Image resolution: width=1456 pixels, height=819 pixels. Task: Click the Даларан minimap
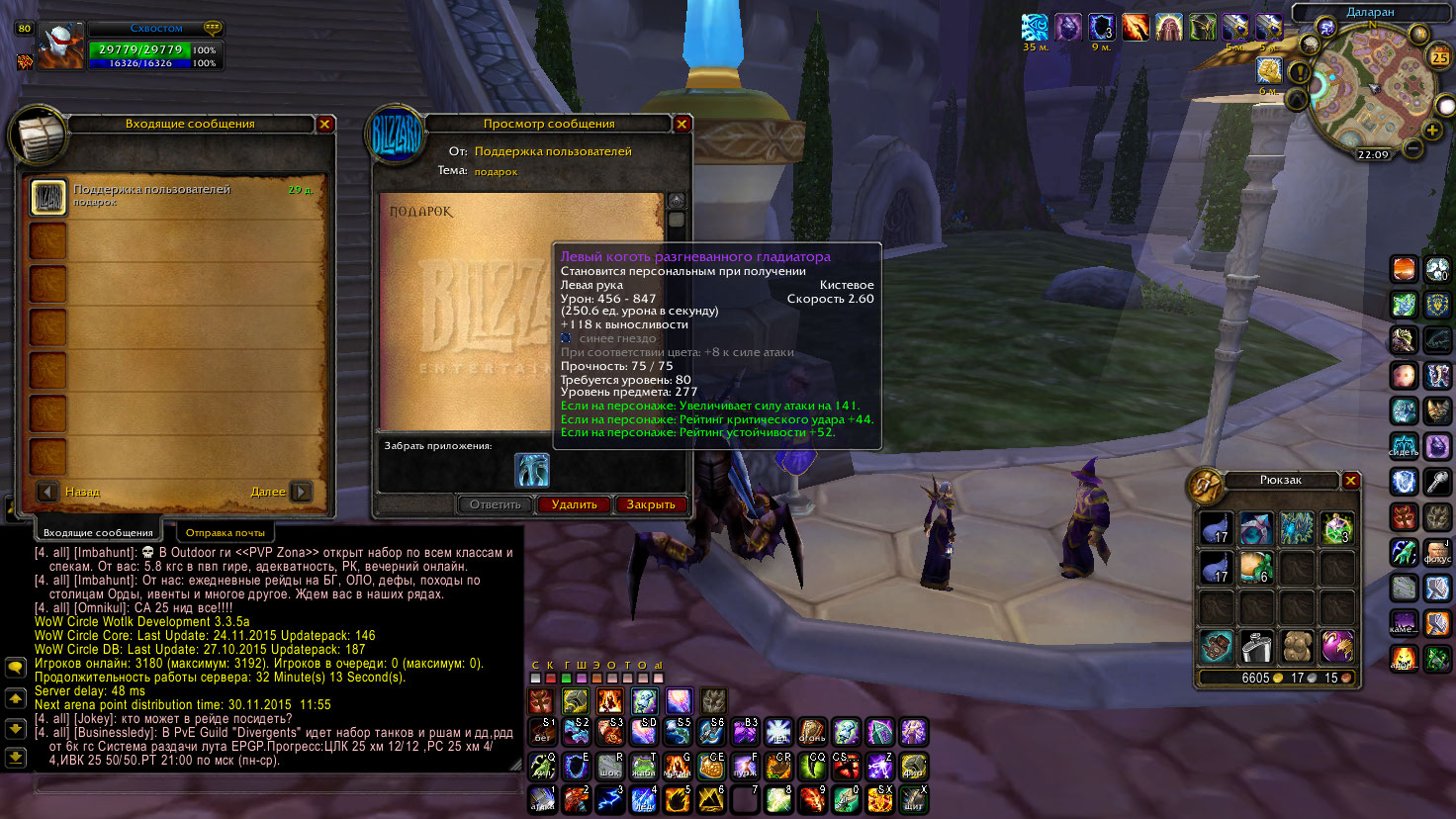[1371, 89]
